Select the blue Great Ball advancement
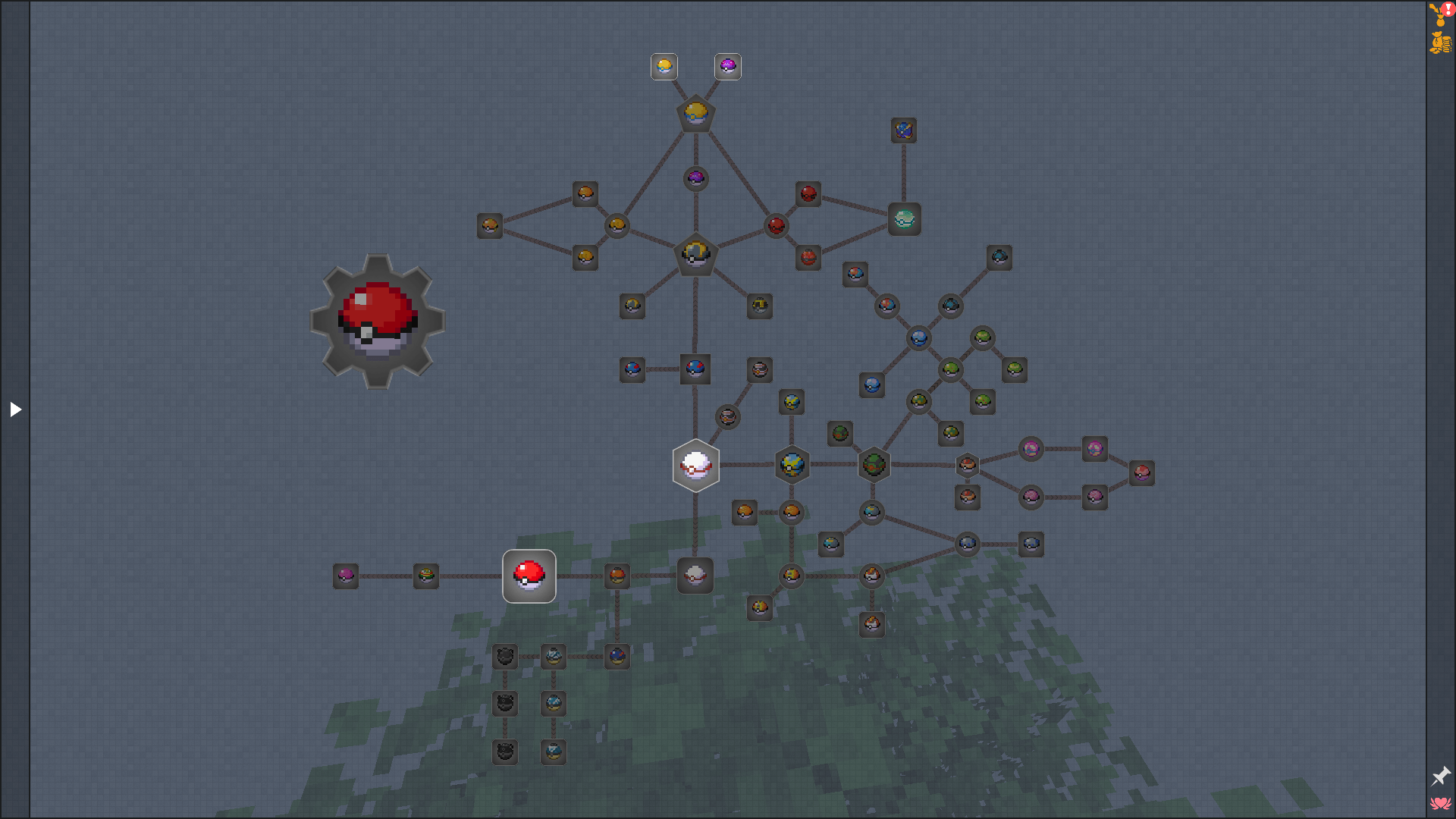 click(695, 369)
